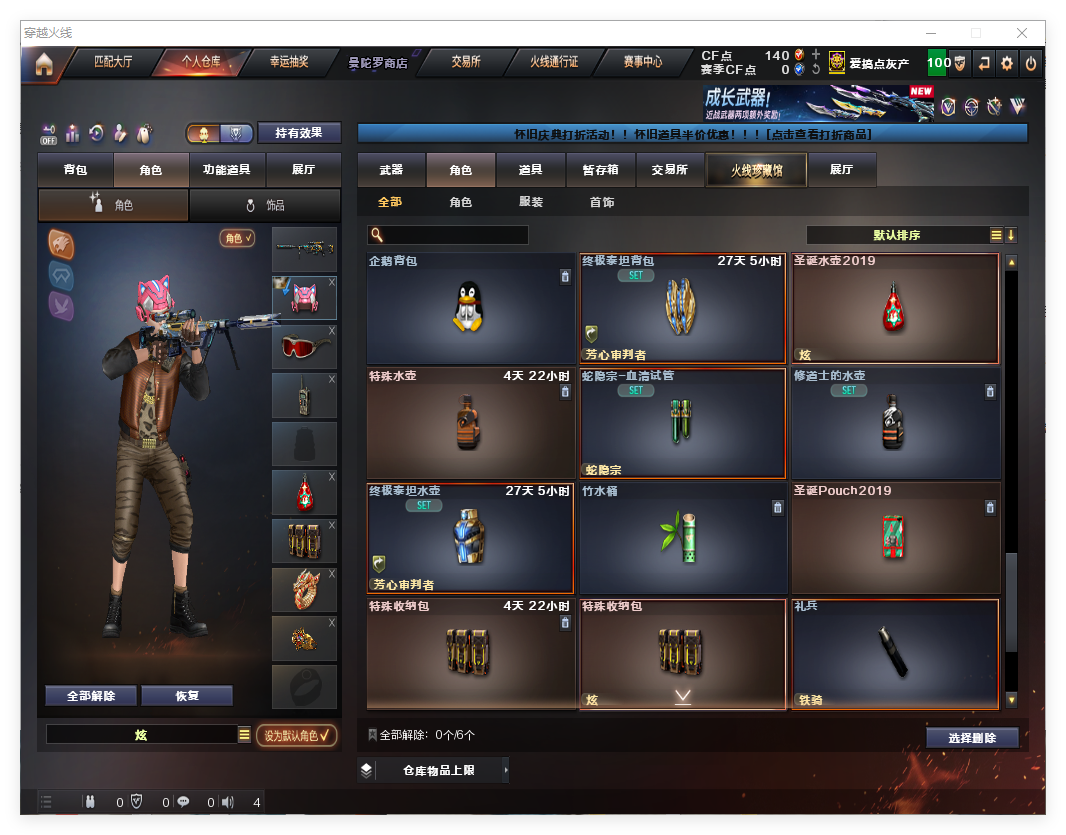Screen dimensions: 1066x835
Task: Close the game window
Action: (x=1022, y=33)
